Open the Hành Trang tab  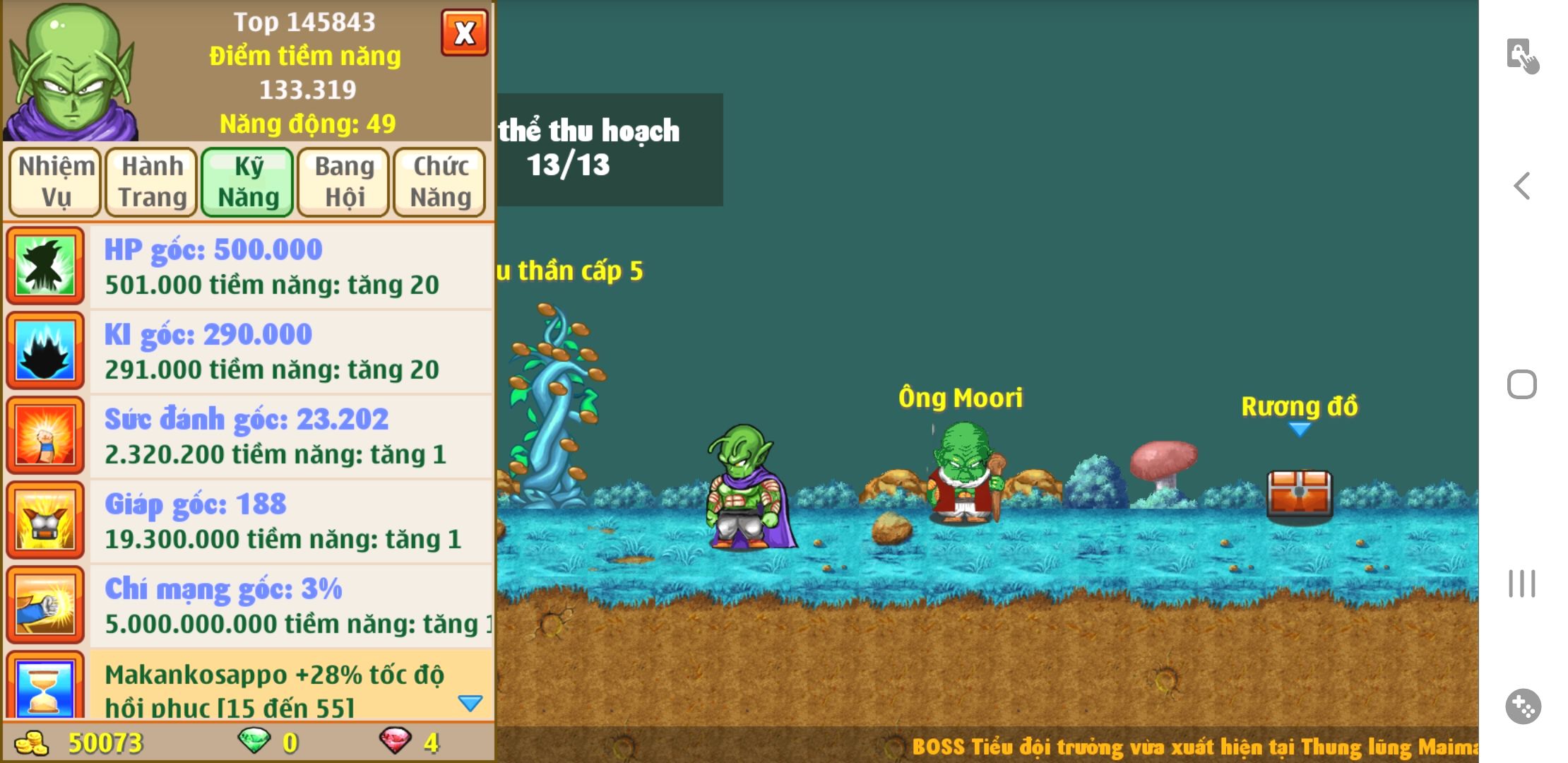(x=152, y=182)
